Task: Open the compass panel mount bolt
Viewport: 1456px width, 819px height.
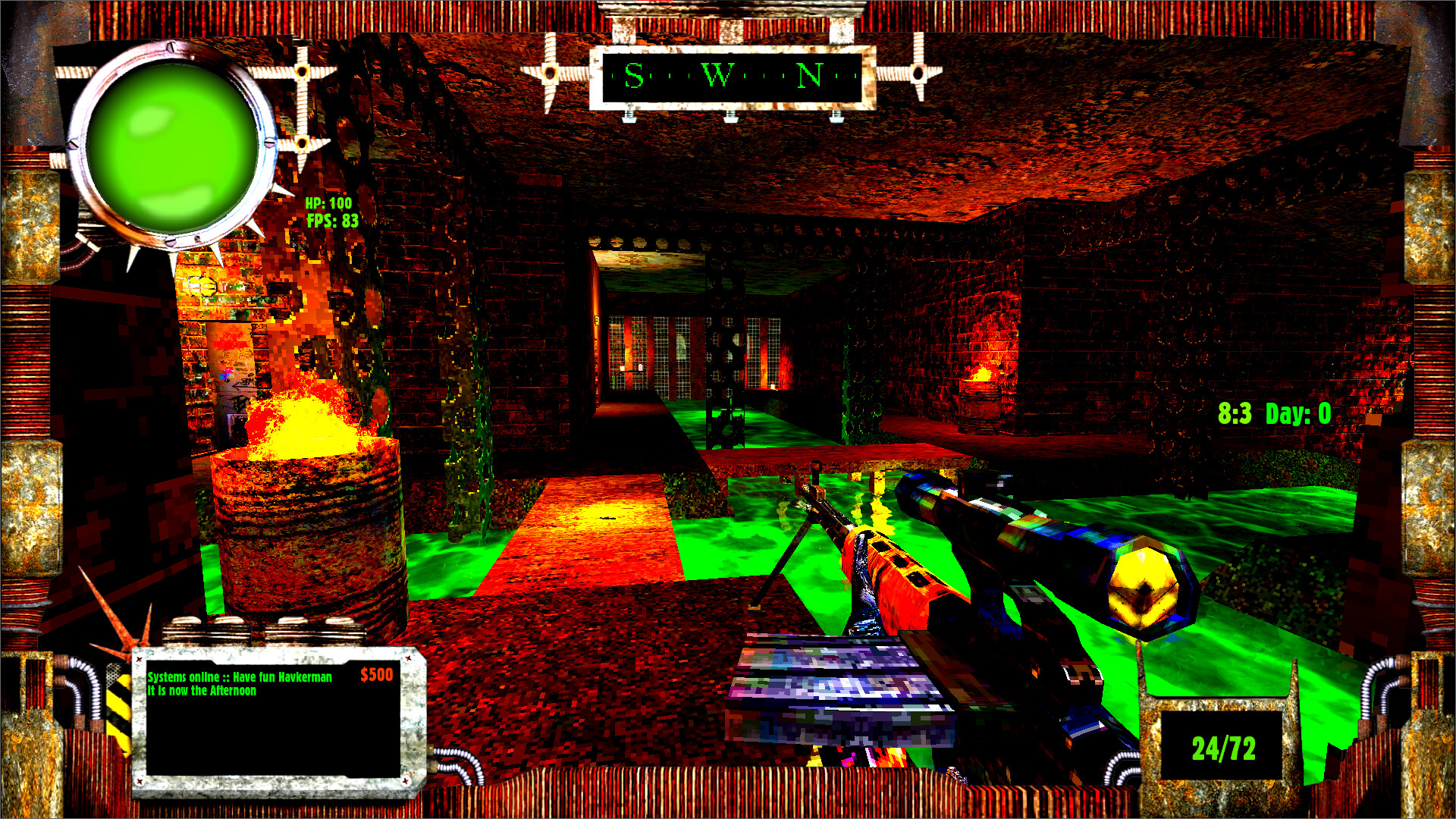Action: click(x=730, y=115)
